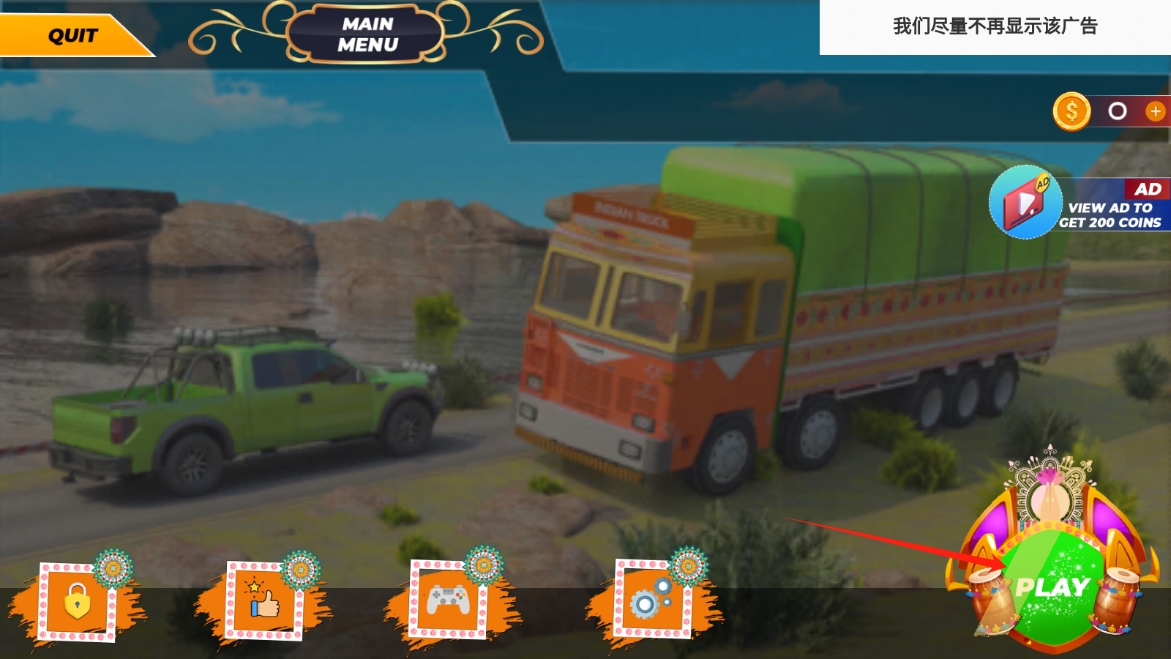Viewport: 1171px width, 659px height.
Task: Open settings with the gears icon
Action: 651,600
